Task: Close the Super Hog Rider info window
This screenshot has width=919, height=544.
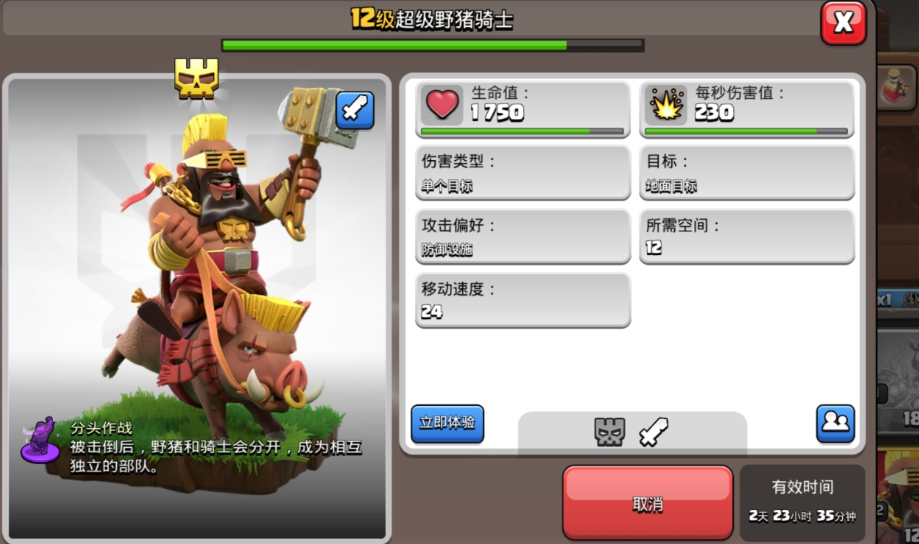Action: [843, 23]
